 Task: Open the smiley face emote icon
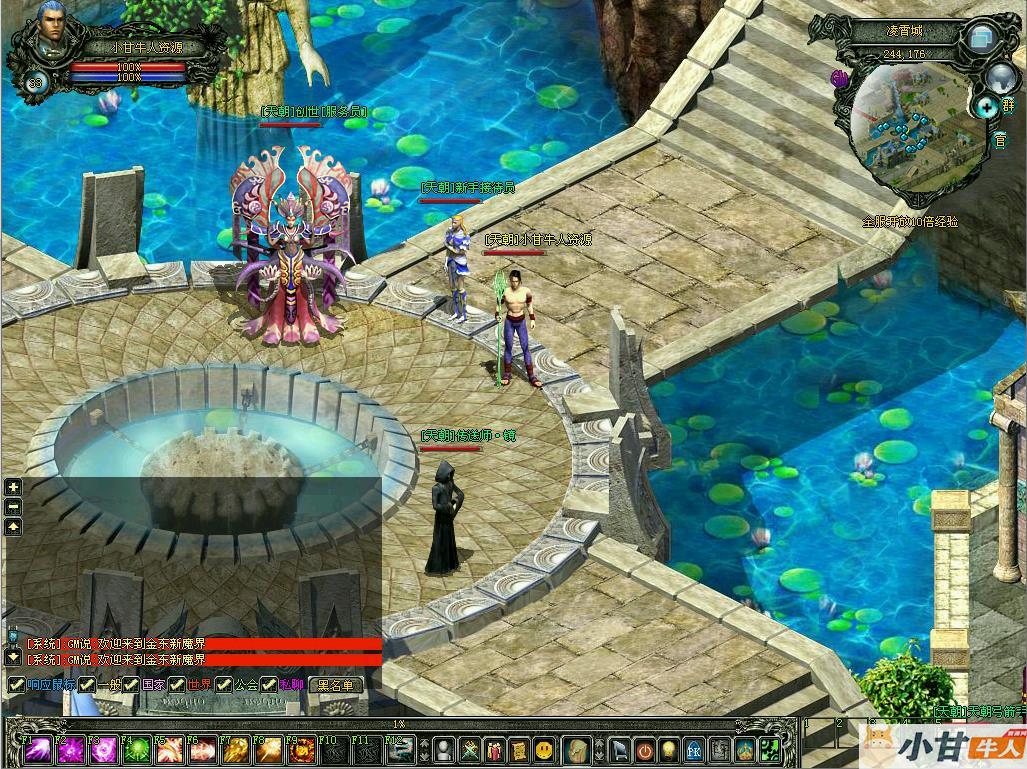tap(543, 749)
